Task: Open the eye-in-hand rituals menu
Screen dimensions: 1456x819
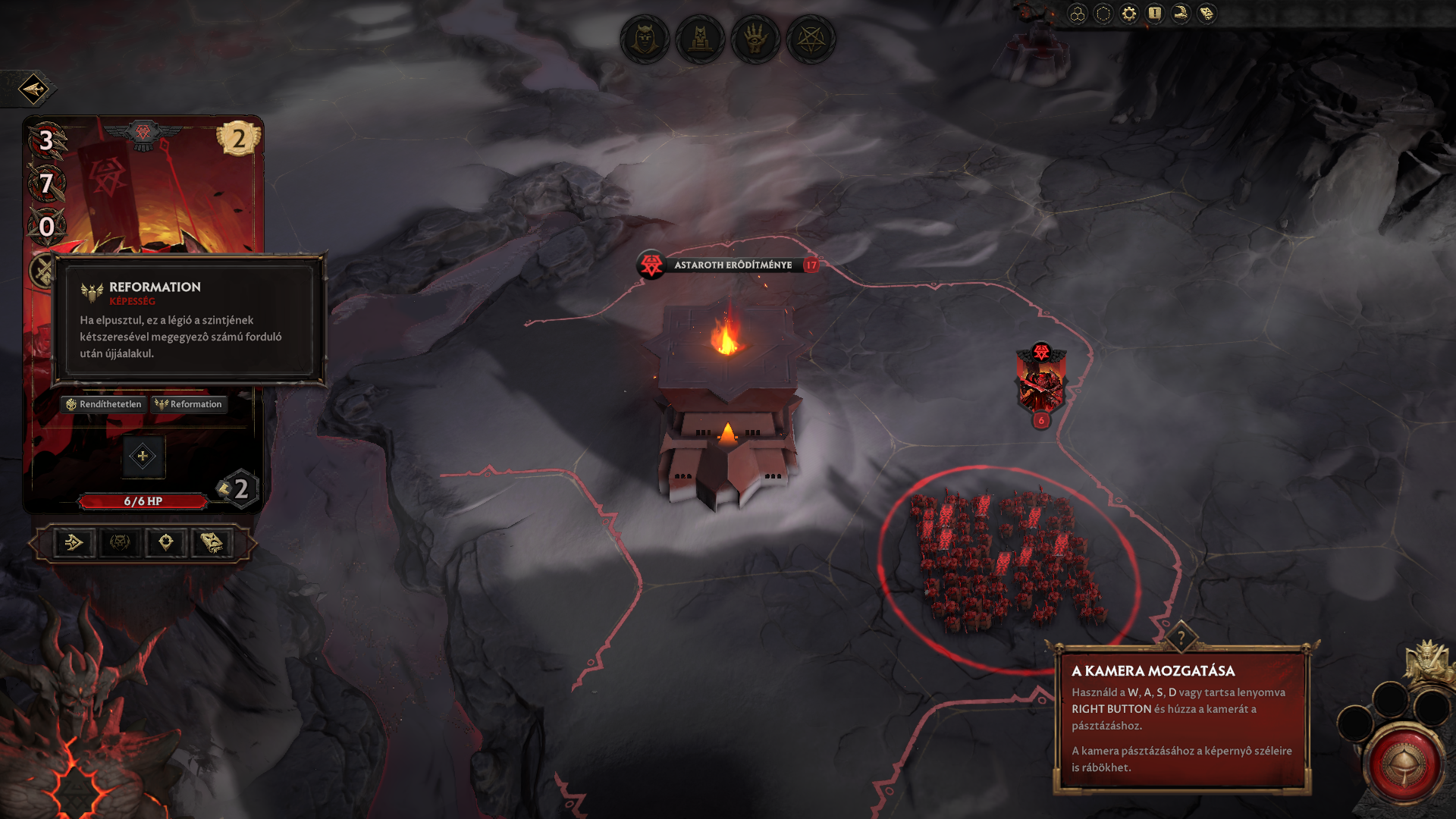Action: point(755,39)
